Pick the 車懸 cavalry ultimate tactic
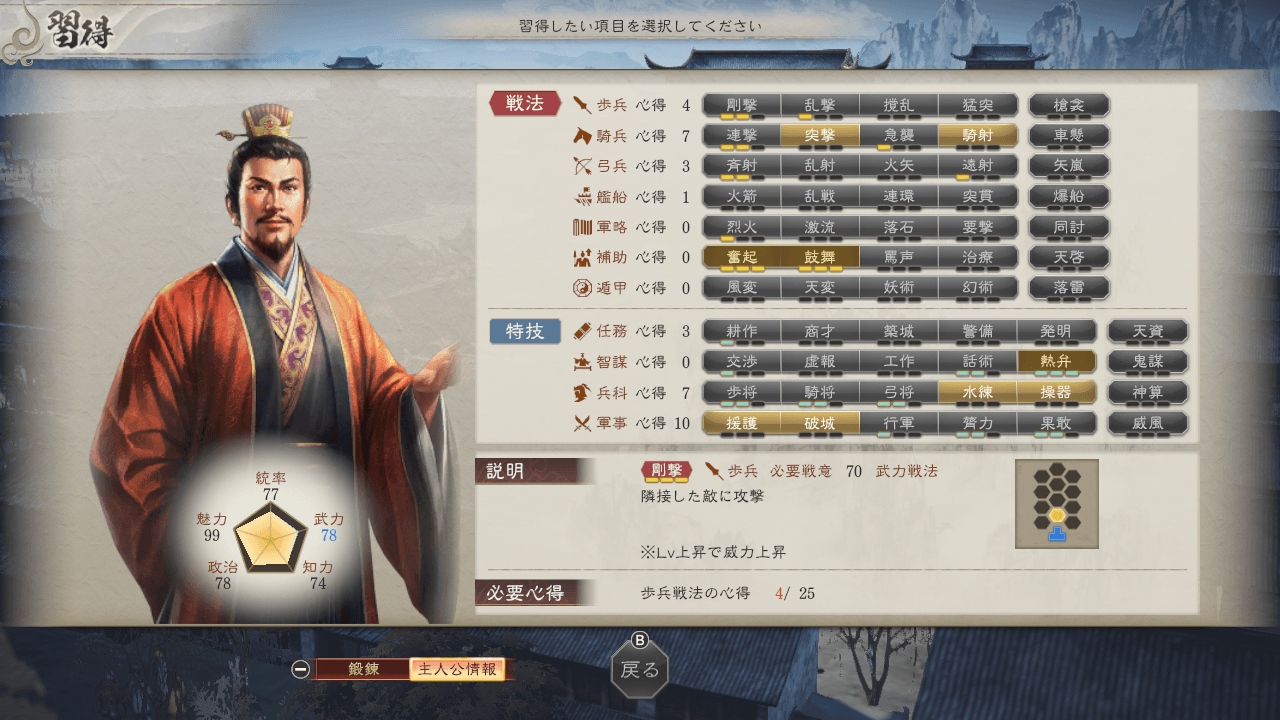Viewport: 1280px width, 720px height. coord(1068,136)
